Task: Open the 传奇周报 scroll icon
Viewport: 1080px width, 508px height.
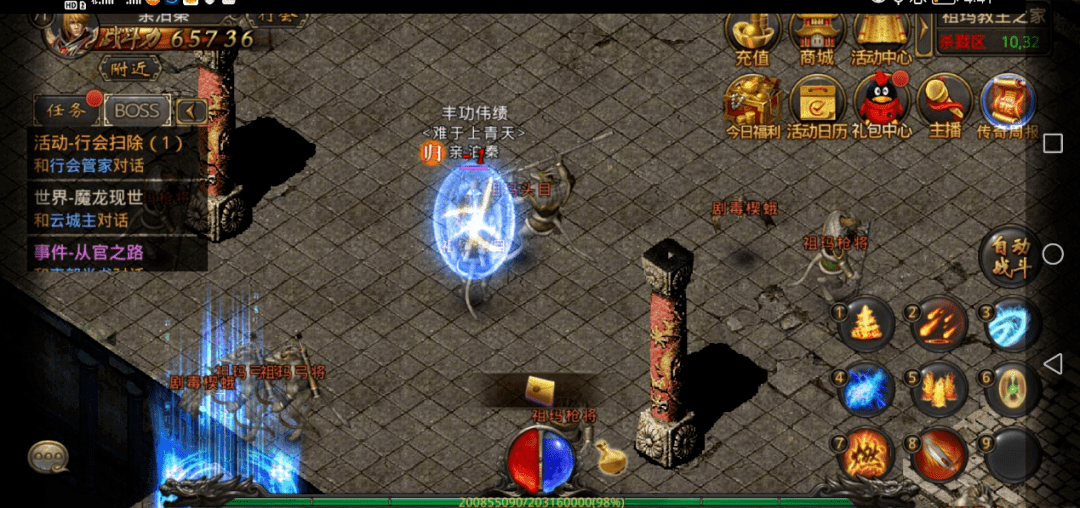Action: click(1008, 103)
